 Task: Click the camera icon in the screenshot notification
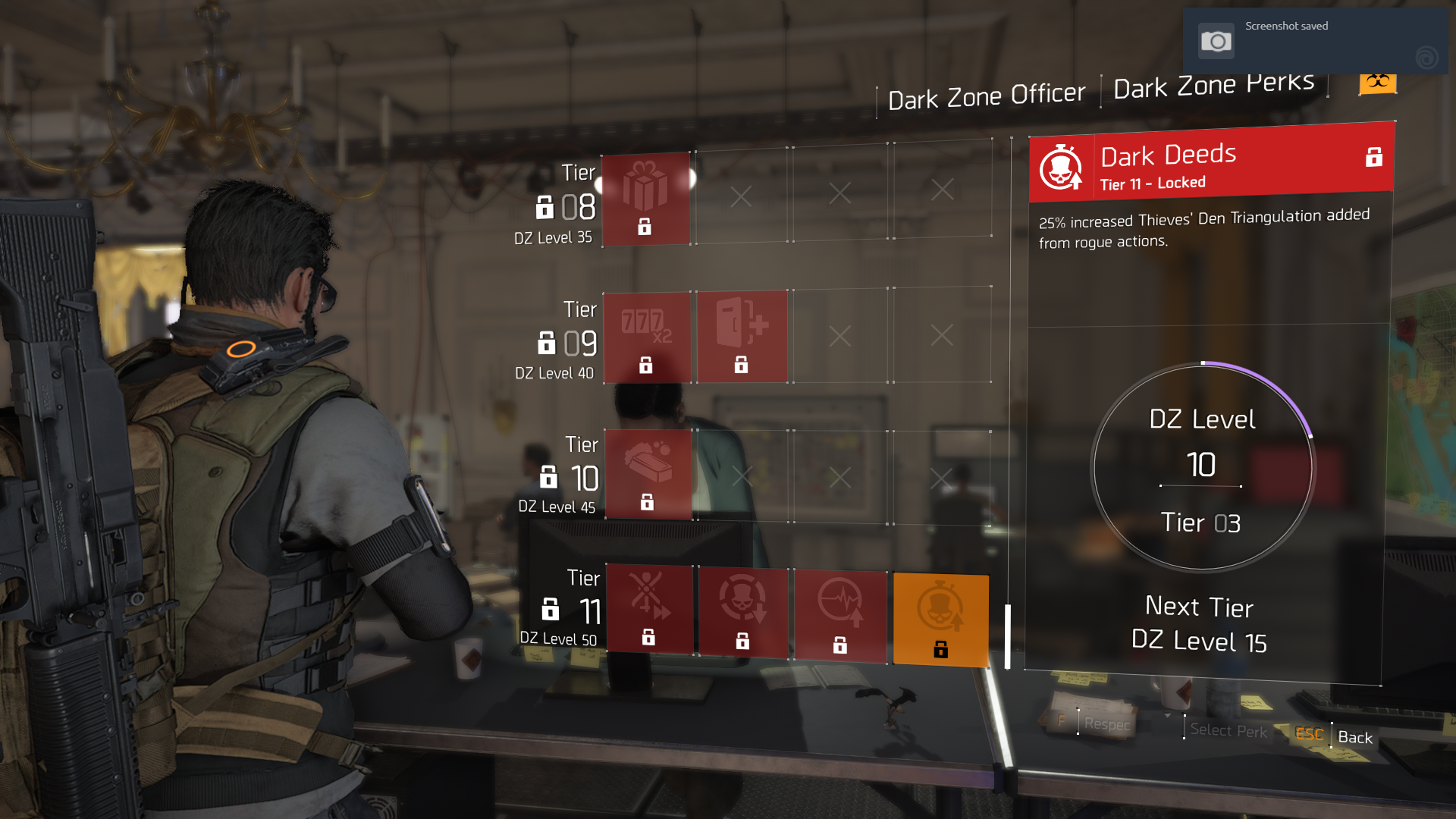click(x=1218, y=39)
